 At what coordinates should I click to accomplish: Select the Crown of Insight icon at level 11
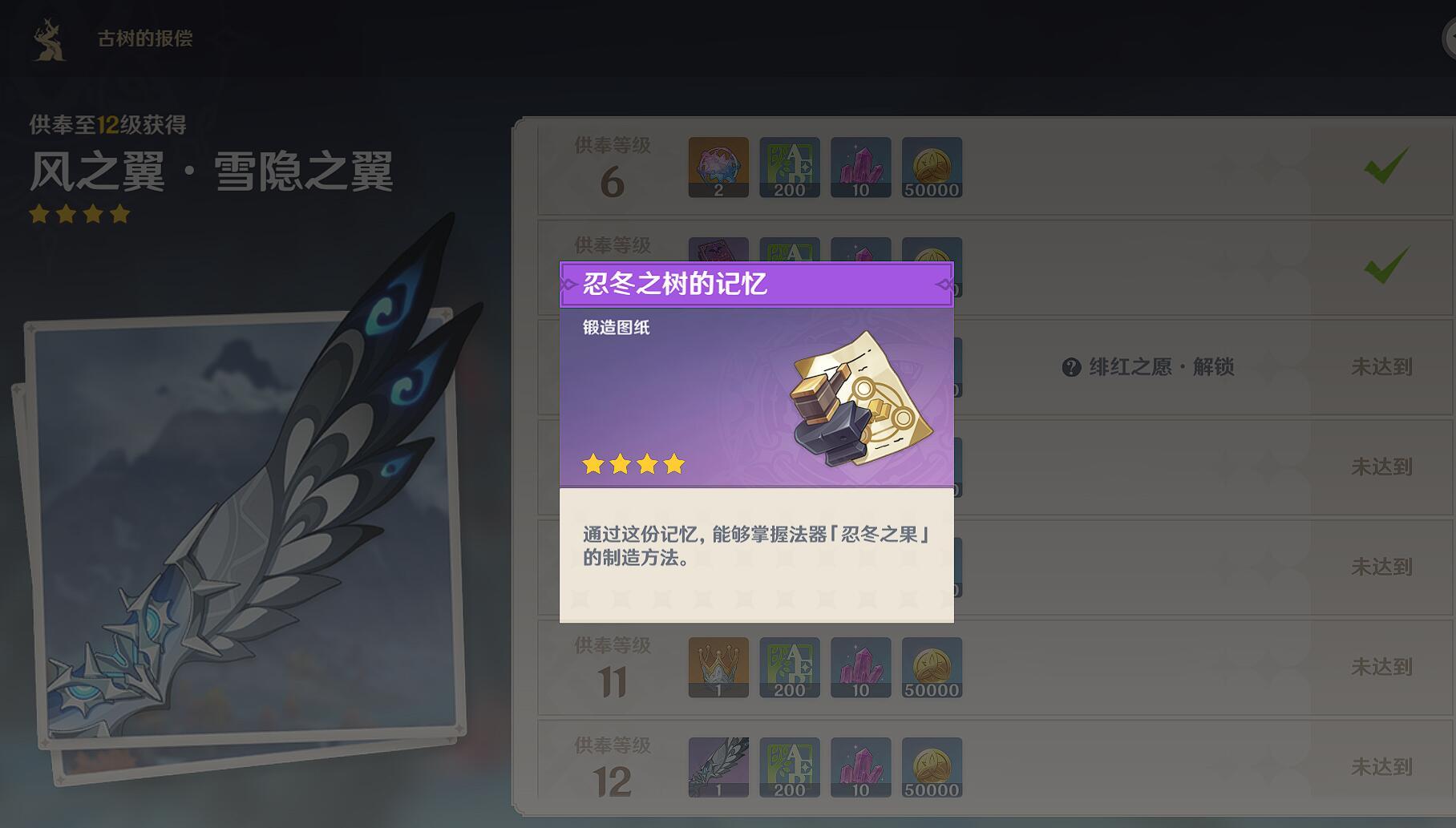tap(718, 668)
